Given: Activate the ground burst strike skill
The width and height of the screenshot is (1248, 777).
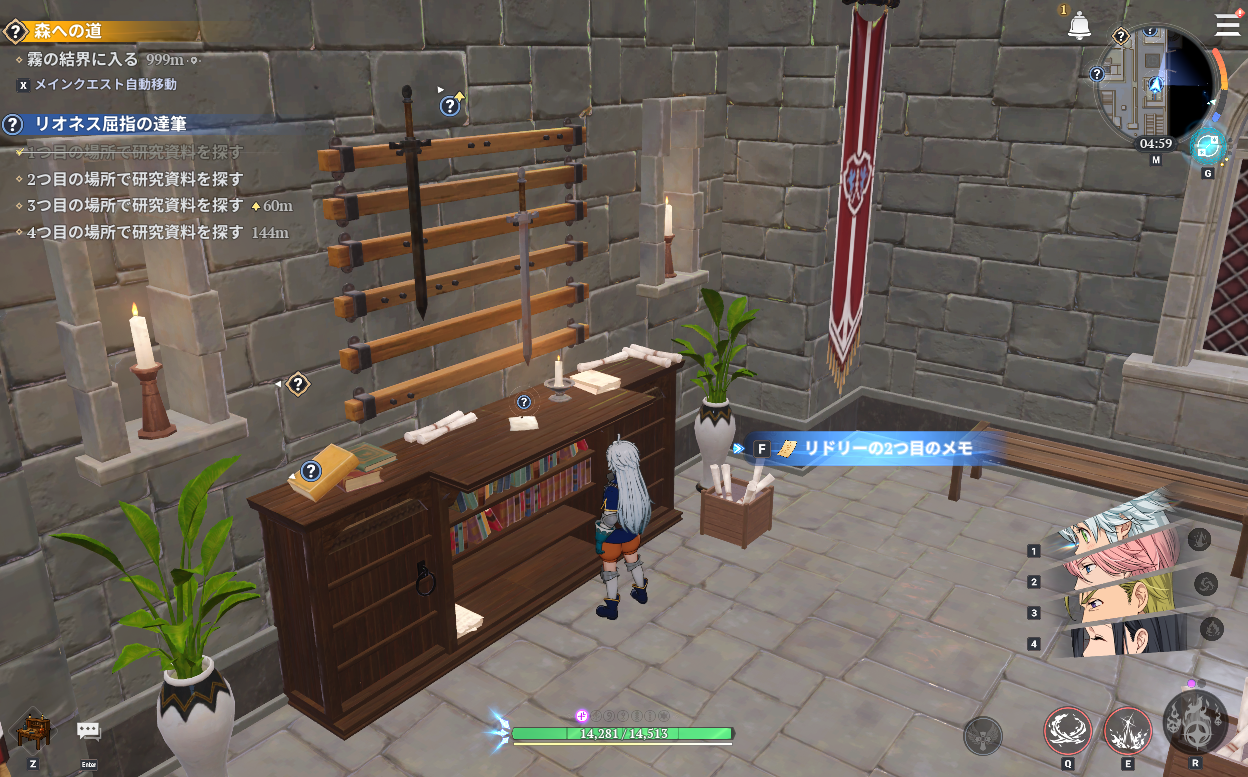Looking at the screenshot, I should (1127, 730).
